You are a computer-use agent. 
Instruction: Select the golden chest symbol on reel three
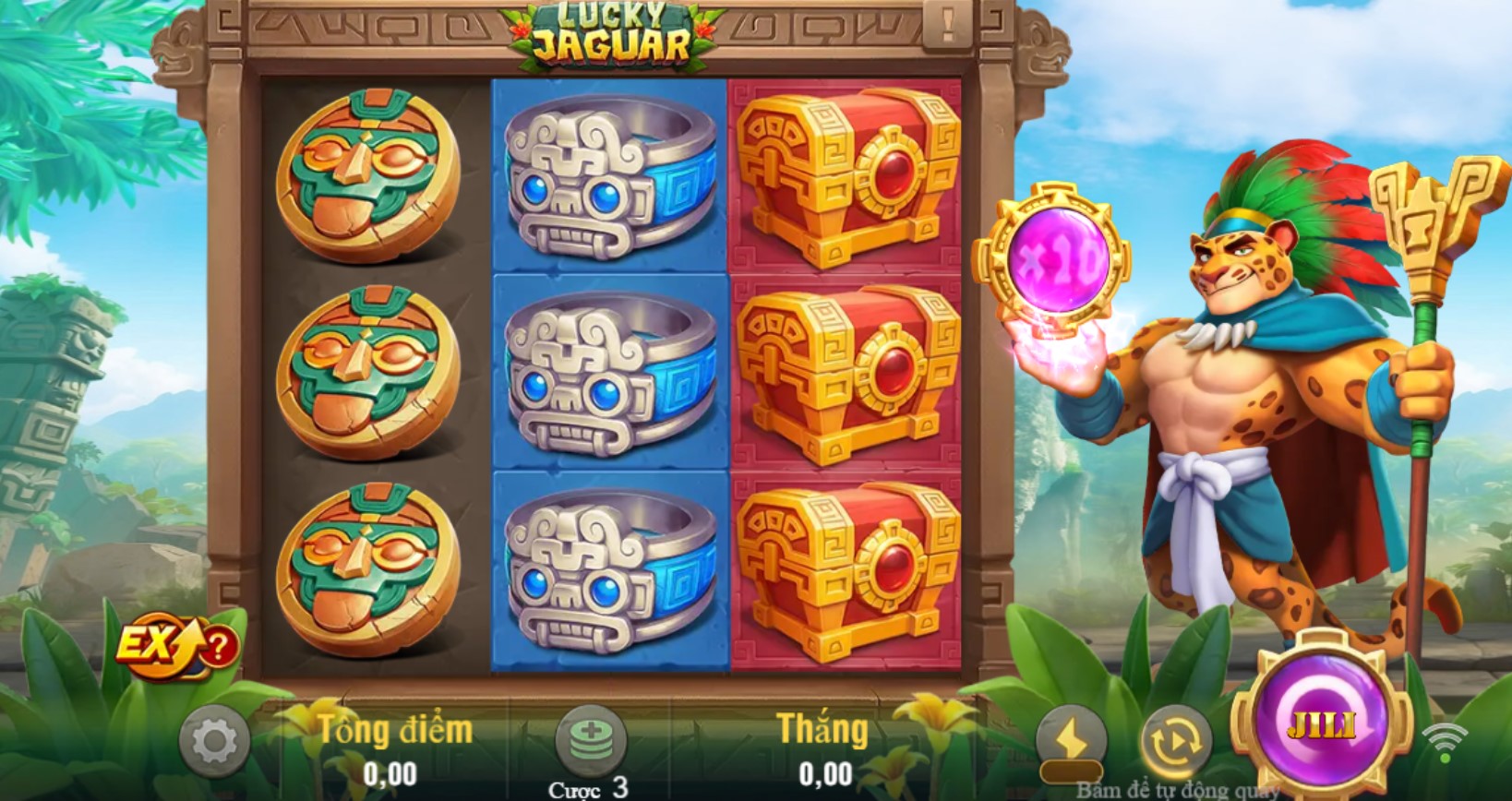pyautogui.click(x=845, y=369)
